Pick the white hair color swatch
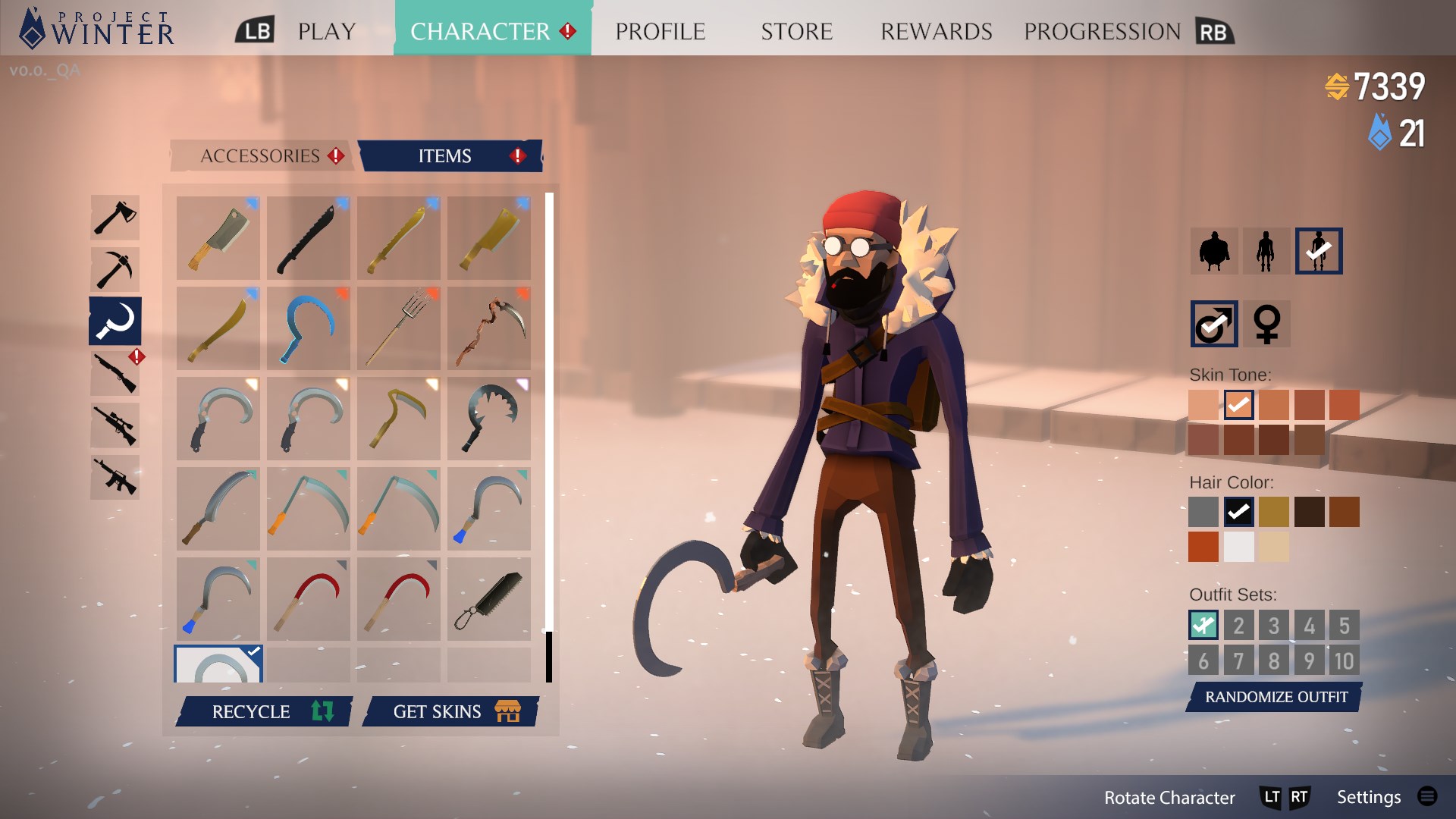The height and width of the screenshot is (819, 1456). (1238, 547)
